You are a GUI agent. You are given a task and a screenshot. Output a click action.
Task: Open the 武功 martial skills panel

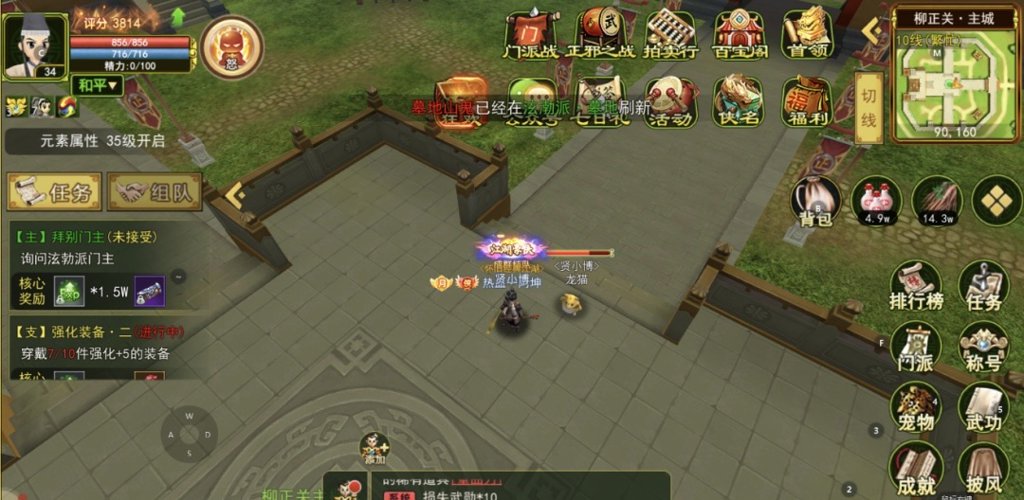click(x=983, y=408)
